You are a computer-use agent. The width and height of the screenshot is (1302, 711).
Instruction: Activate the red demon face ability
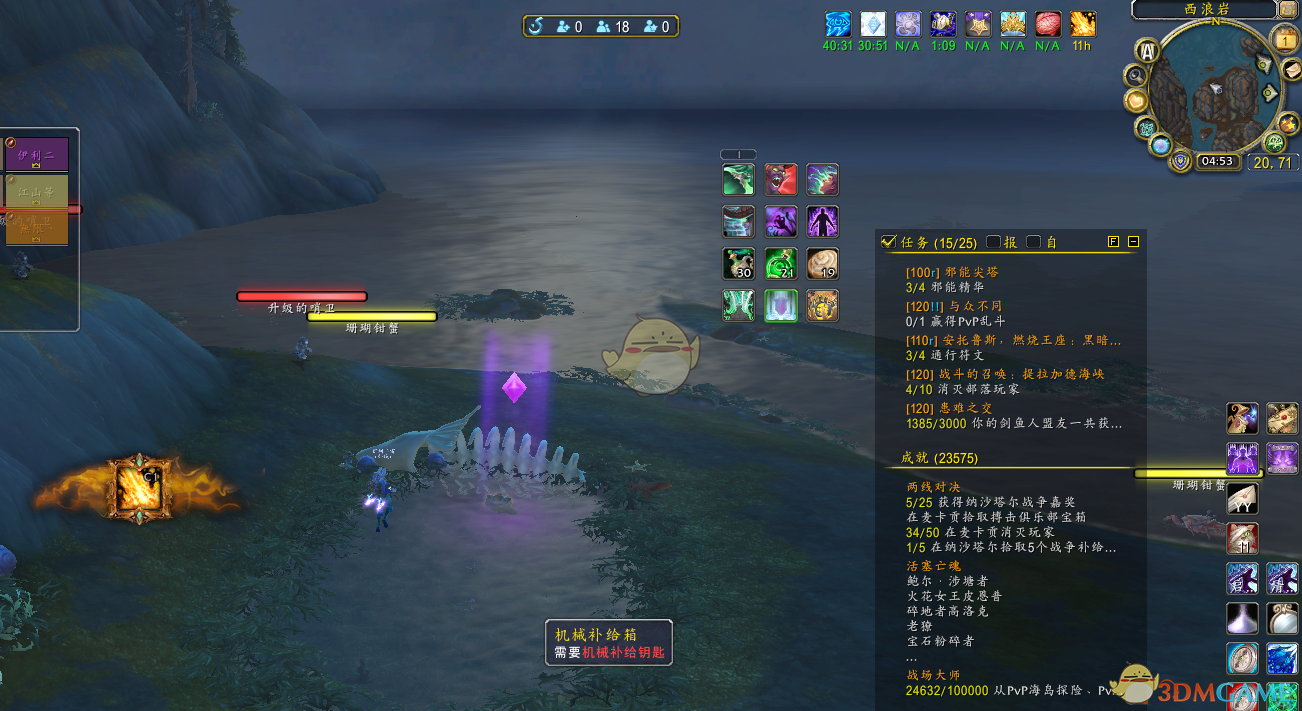pos(781,180)
